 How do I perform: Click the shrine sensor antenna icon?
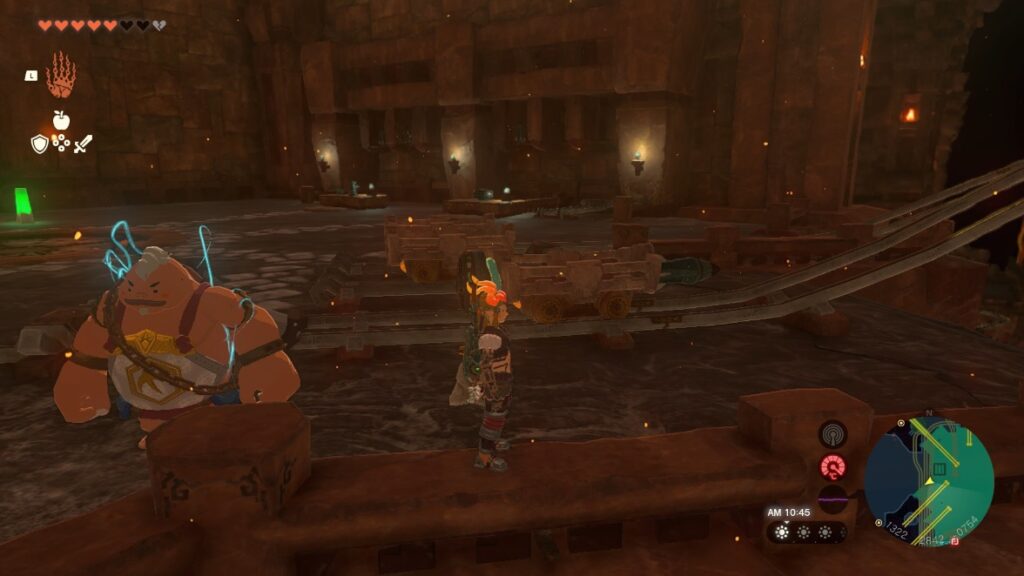(x=832, y=434)
